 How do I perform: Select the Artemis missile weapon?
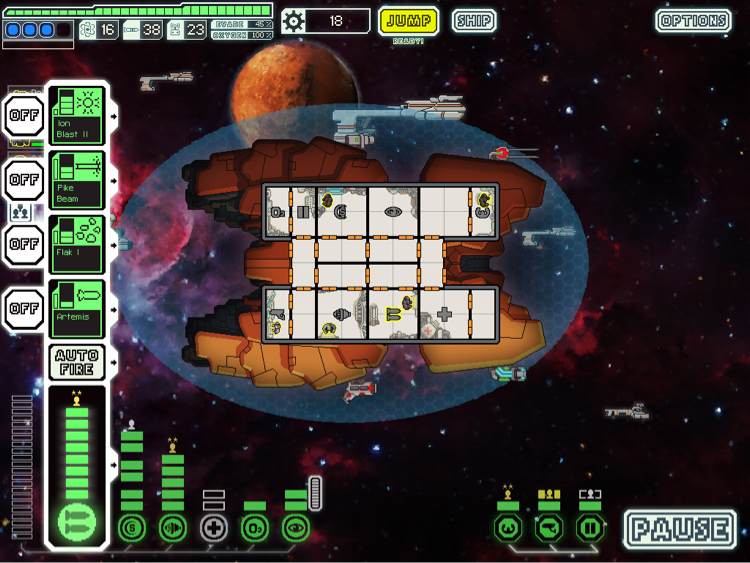point(76,308)
